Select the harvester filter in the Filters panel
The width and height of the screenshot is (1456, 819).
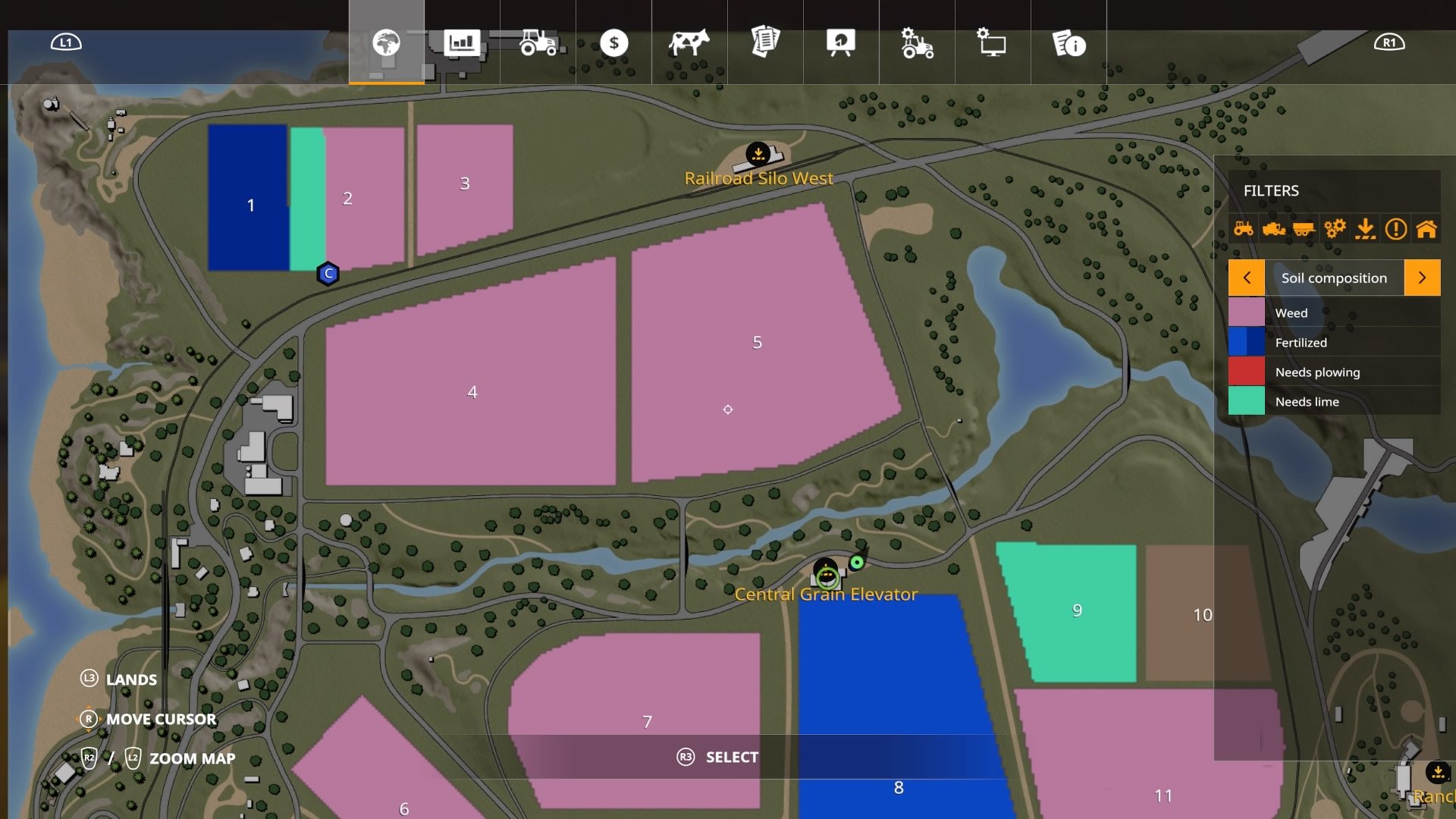tap(1275, 227)
